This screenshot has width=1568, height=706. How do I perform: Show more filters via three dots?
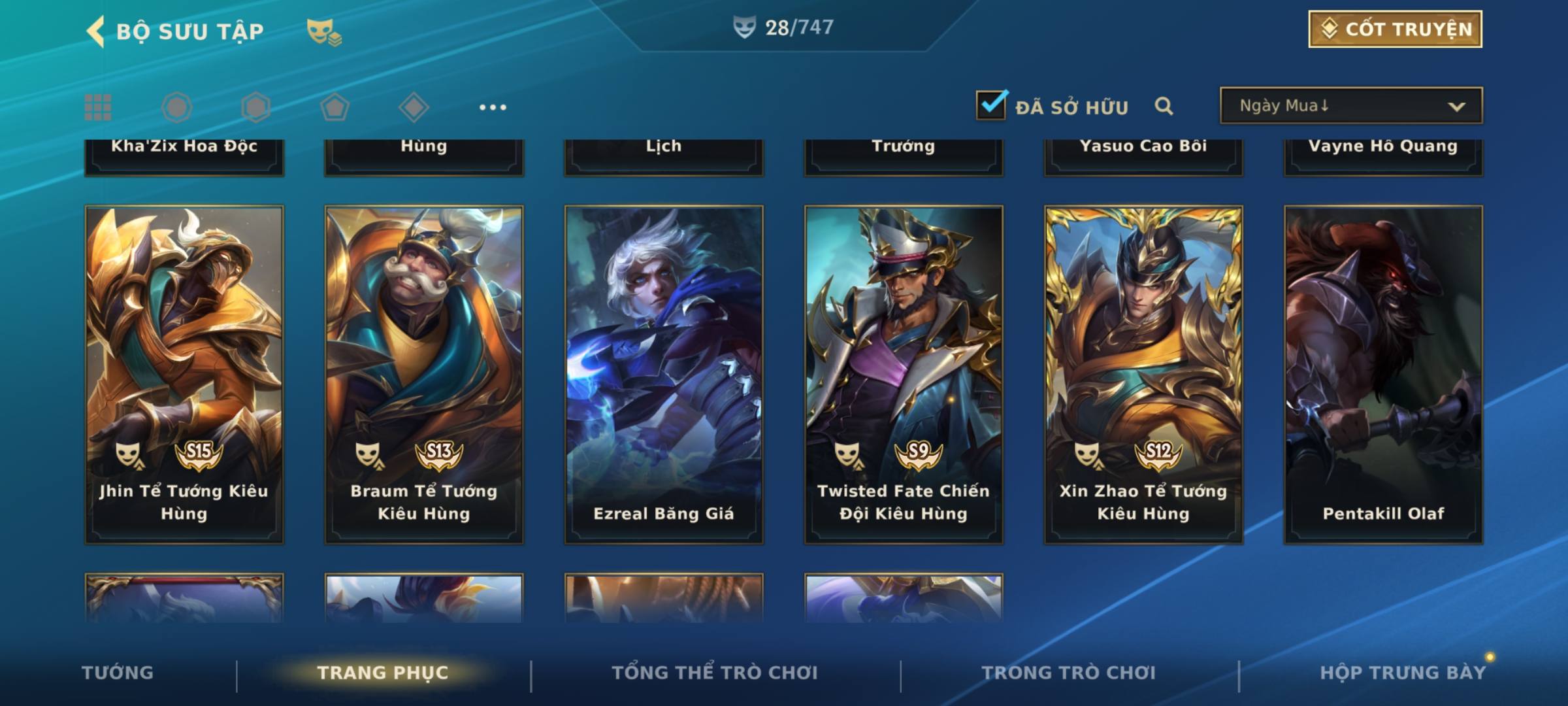coord(493,107)
